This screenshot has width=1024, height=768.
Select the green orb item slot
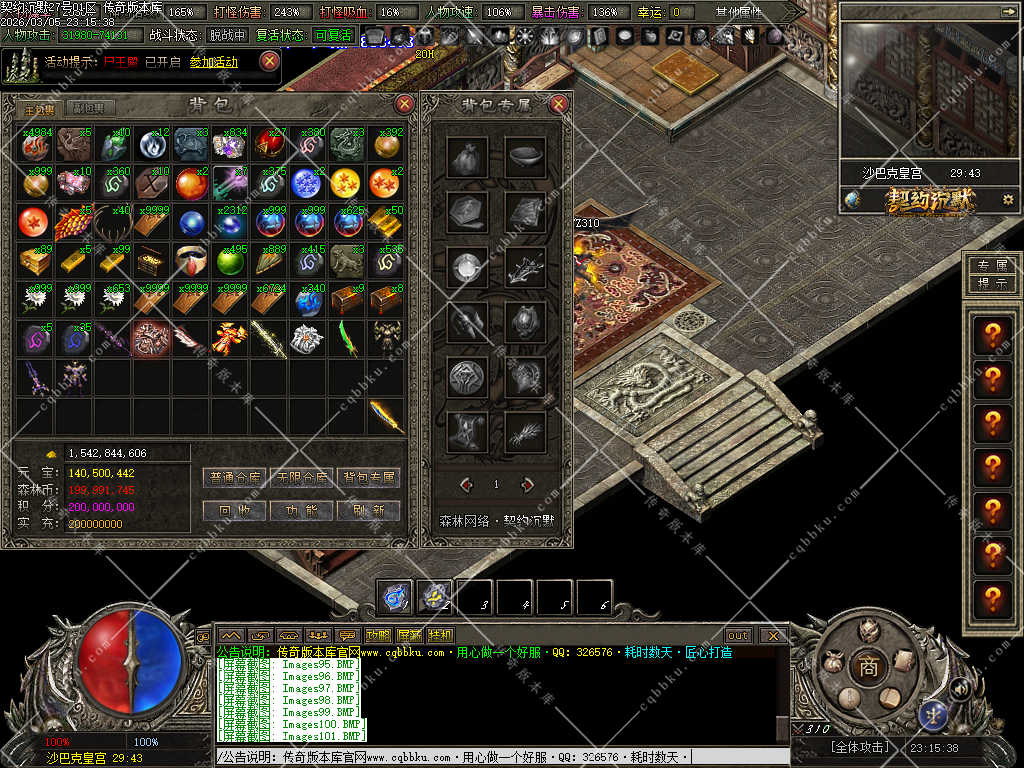click(230, 261)
